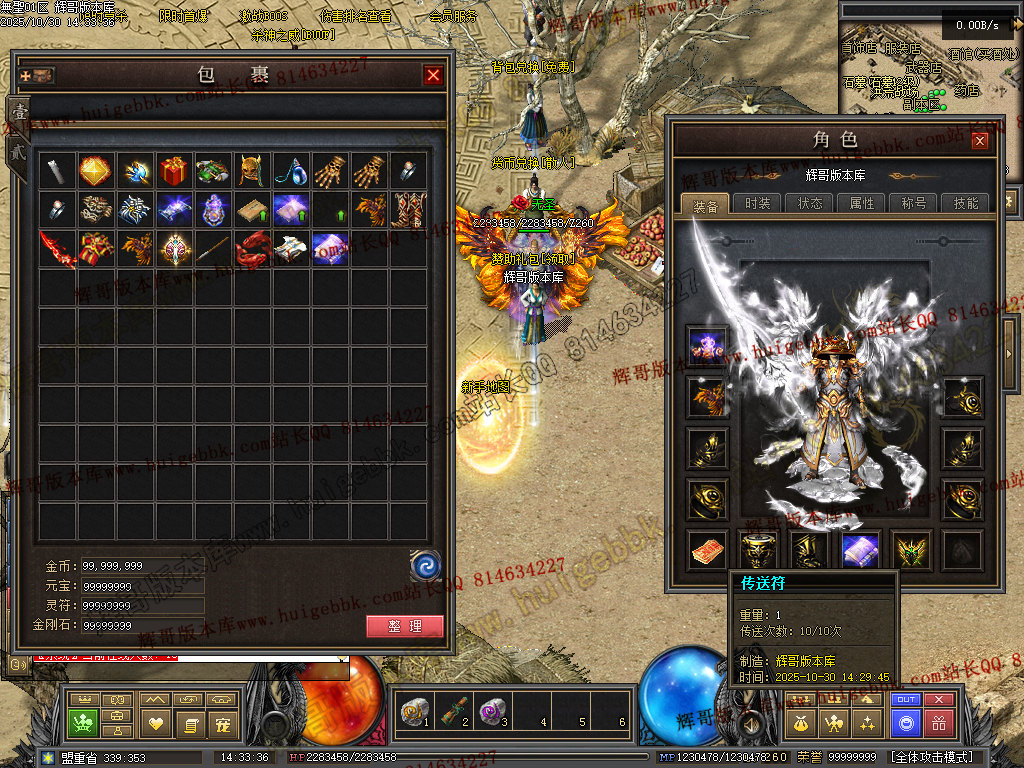Select the 传送符 teleport talisman equipment slot
The width and height of the screenshot is (1024, 768).
click(x=707, y=550)
